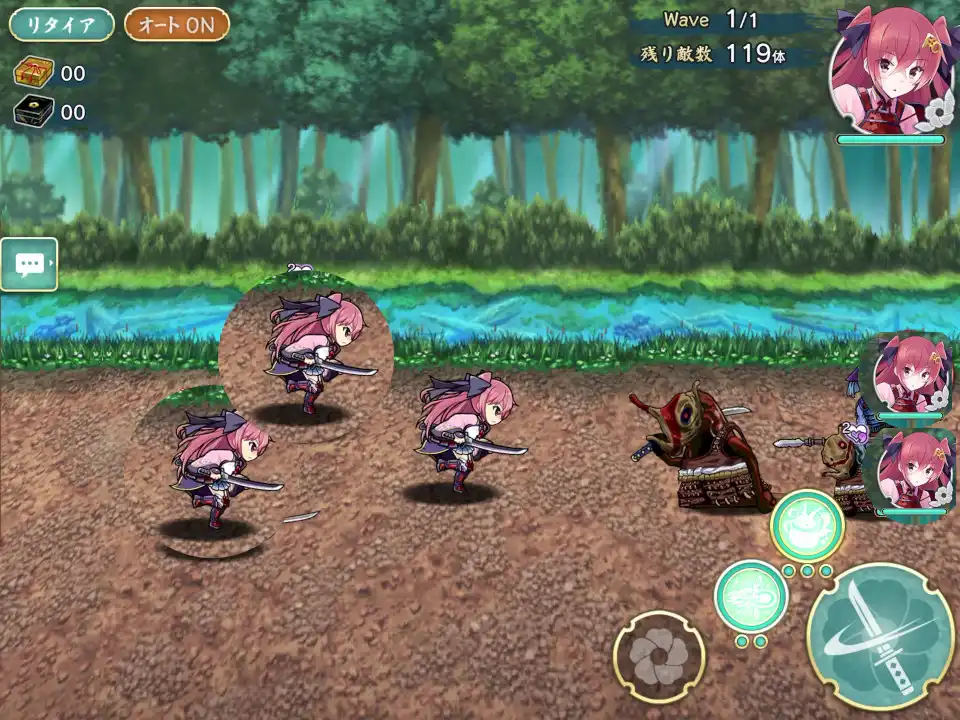Screen dimensions: 960x720
Task: Use the katana slash attack button
Action: 880,635
